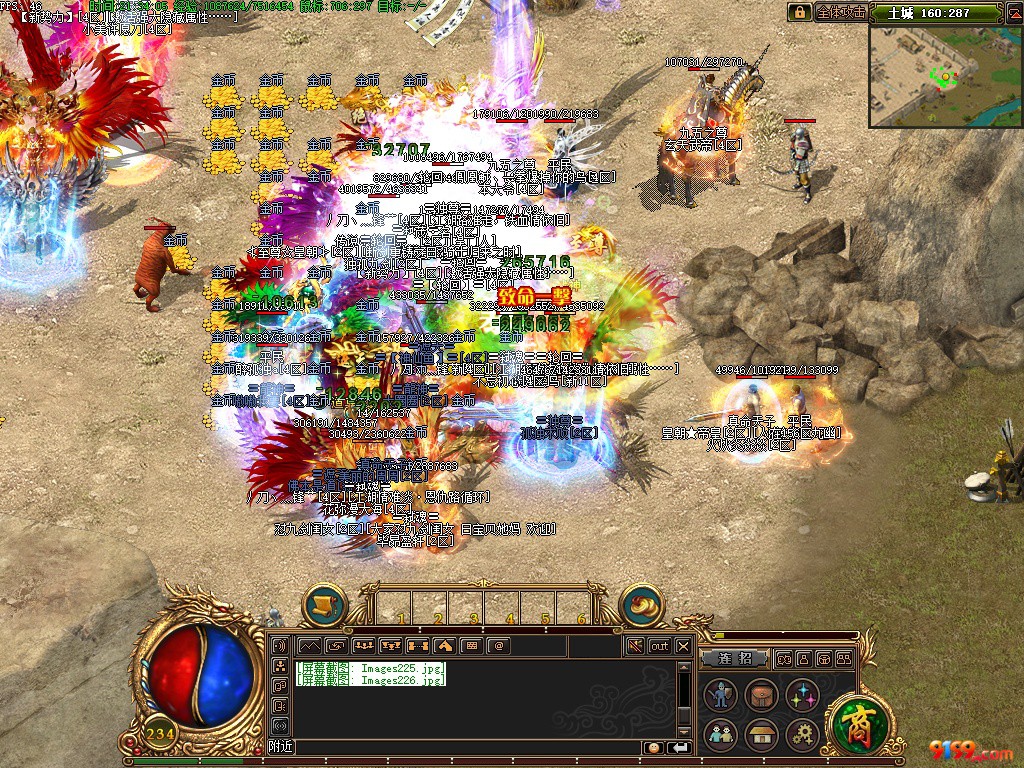
Task: Open the gears settings icon
Action: pyautogui.click(x=802, y=735)
